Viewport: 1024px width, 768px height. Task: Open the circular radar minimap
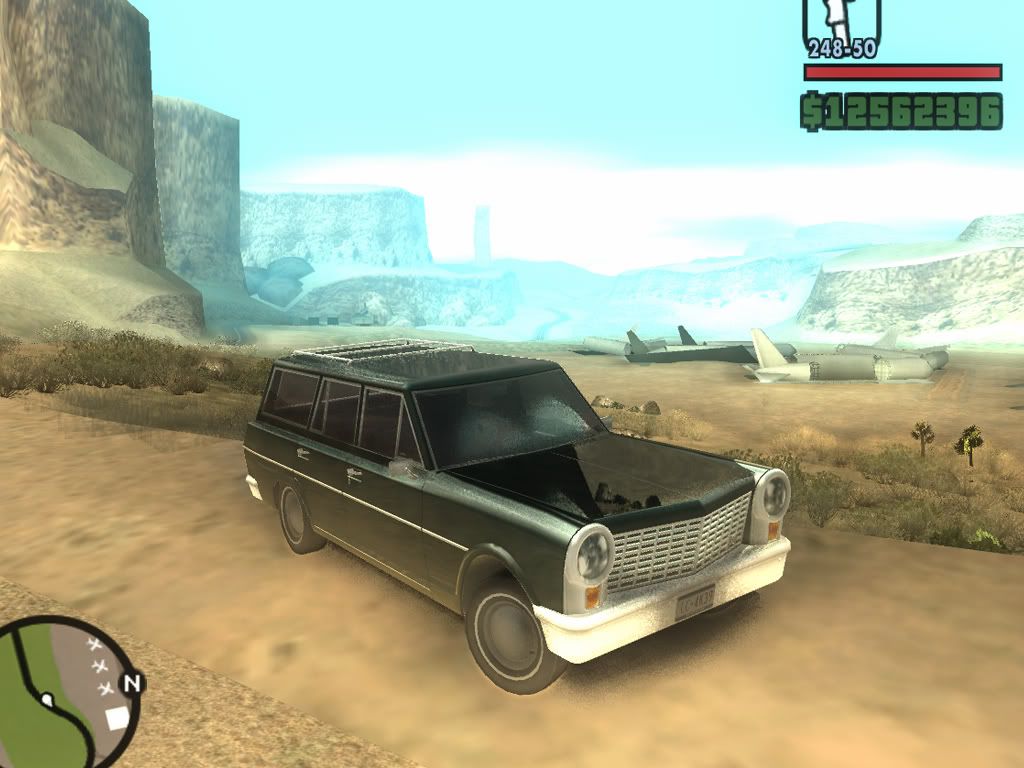coord(64,691)
